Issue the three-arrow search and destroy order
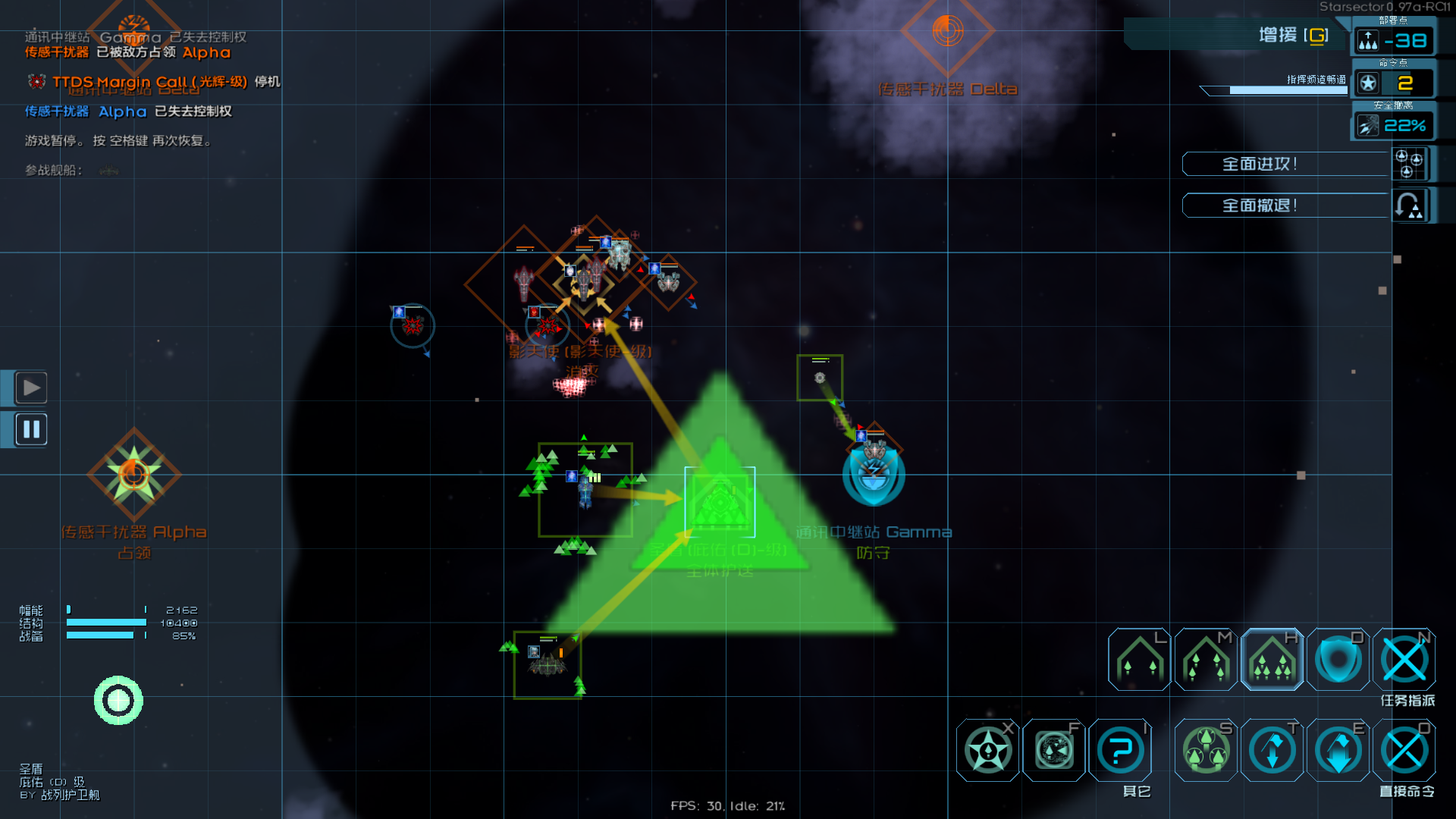 [x=1206, y=751]
